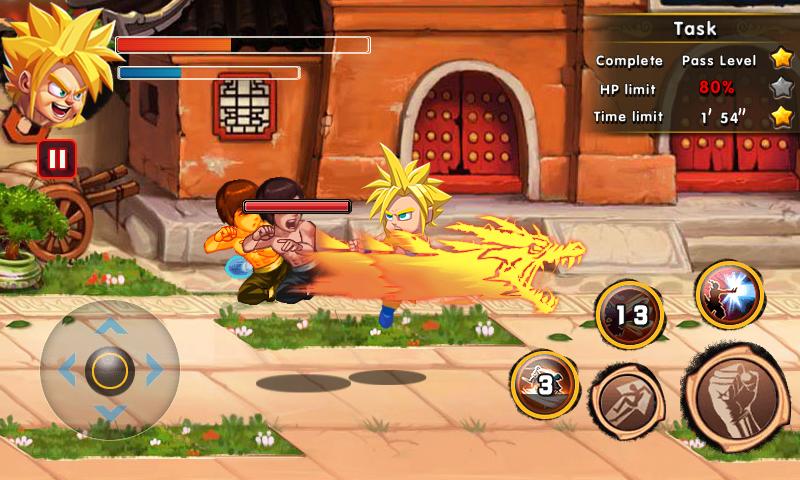Tap the joystick's down arrow

[x=111, y=412]
